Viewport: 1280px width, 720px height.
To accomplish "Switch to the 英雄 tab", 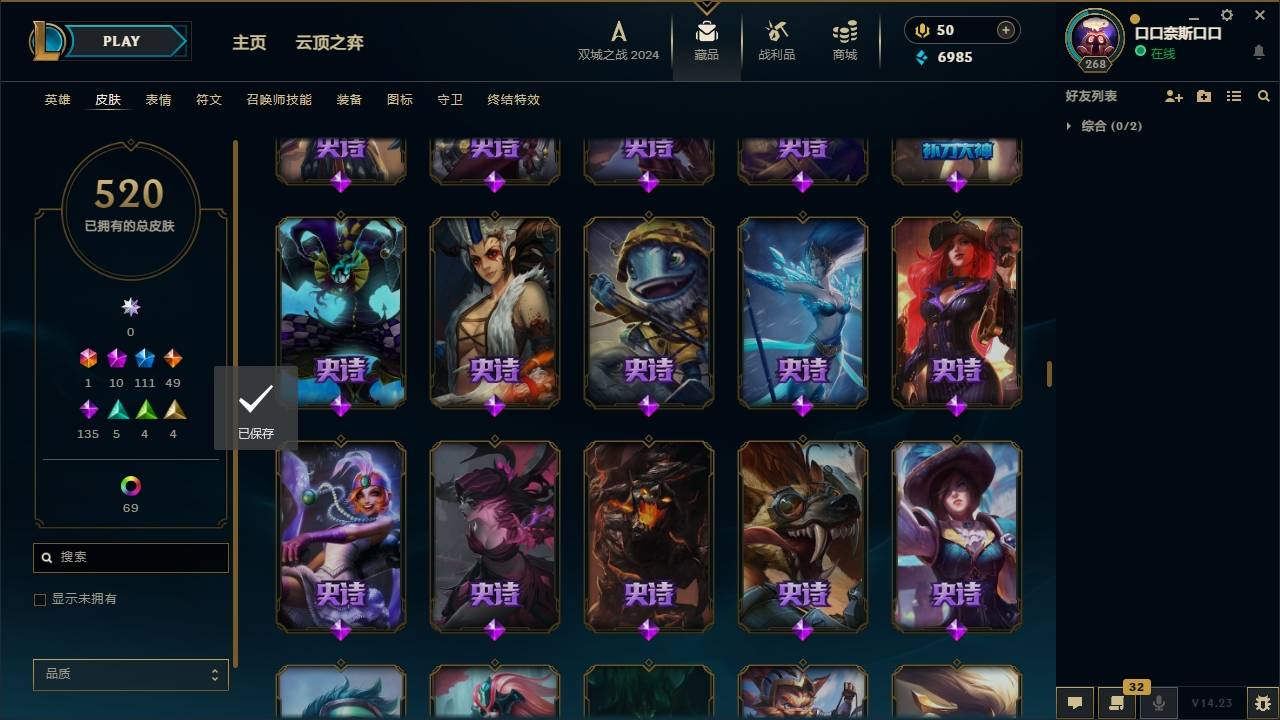I will pyautogui.click(x=57, y=99).
